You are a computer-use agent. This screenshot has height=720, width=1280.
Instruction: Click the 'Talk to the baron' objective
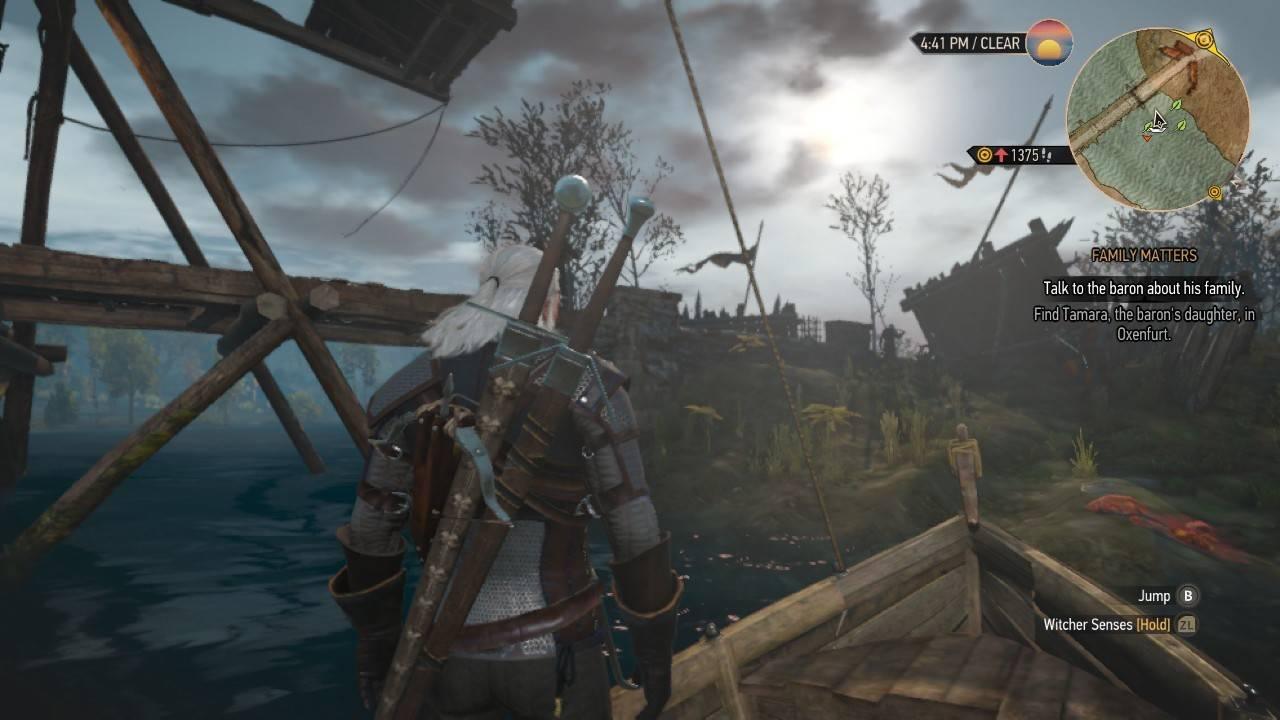[x=1143, y=288]
